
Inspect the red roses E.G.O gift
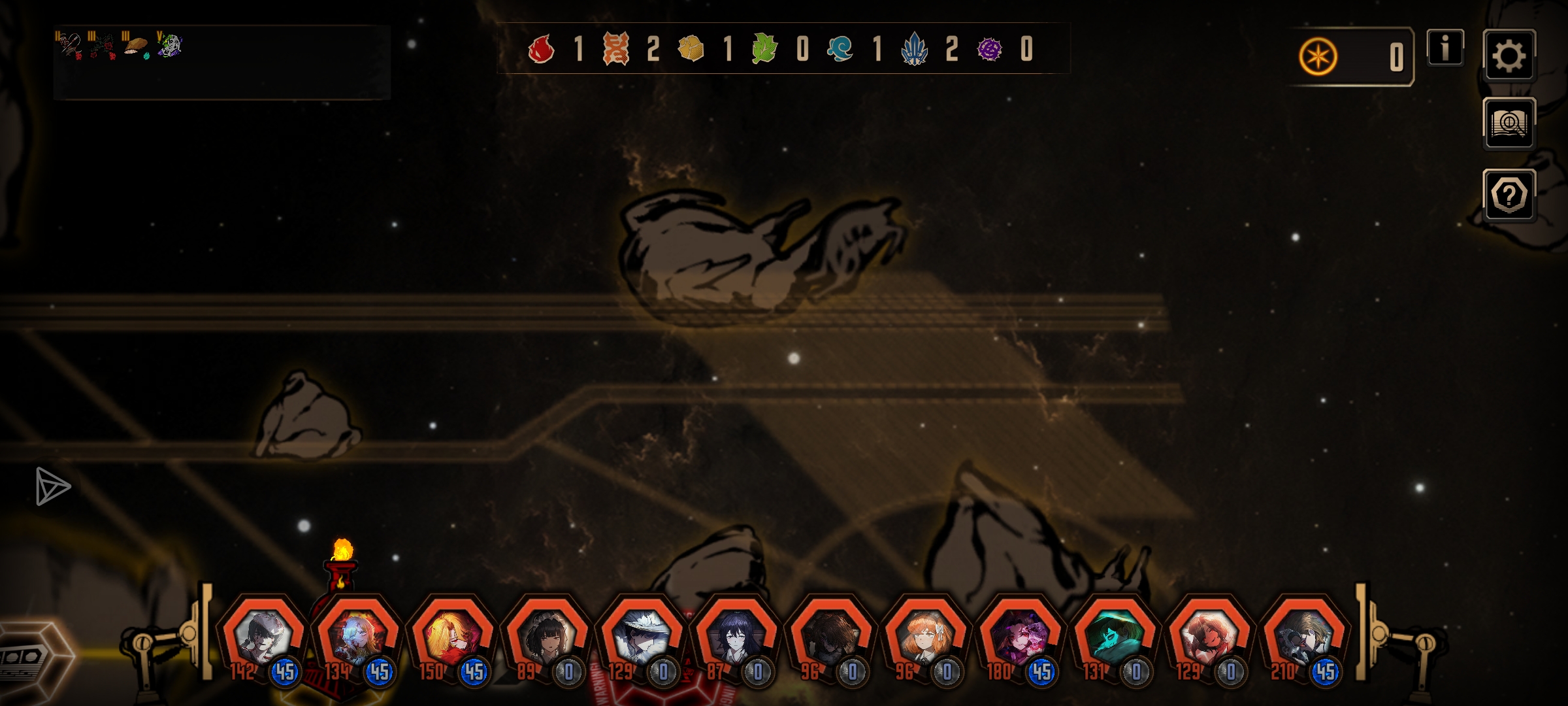(x=102, y=46)
